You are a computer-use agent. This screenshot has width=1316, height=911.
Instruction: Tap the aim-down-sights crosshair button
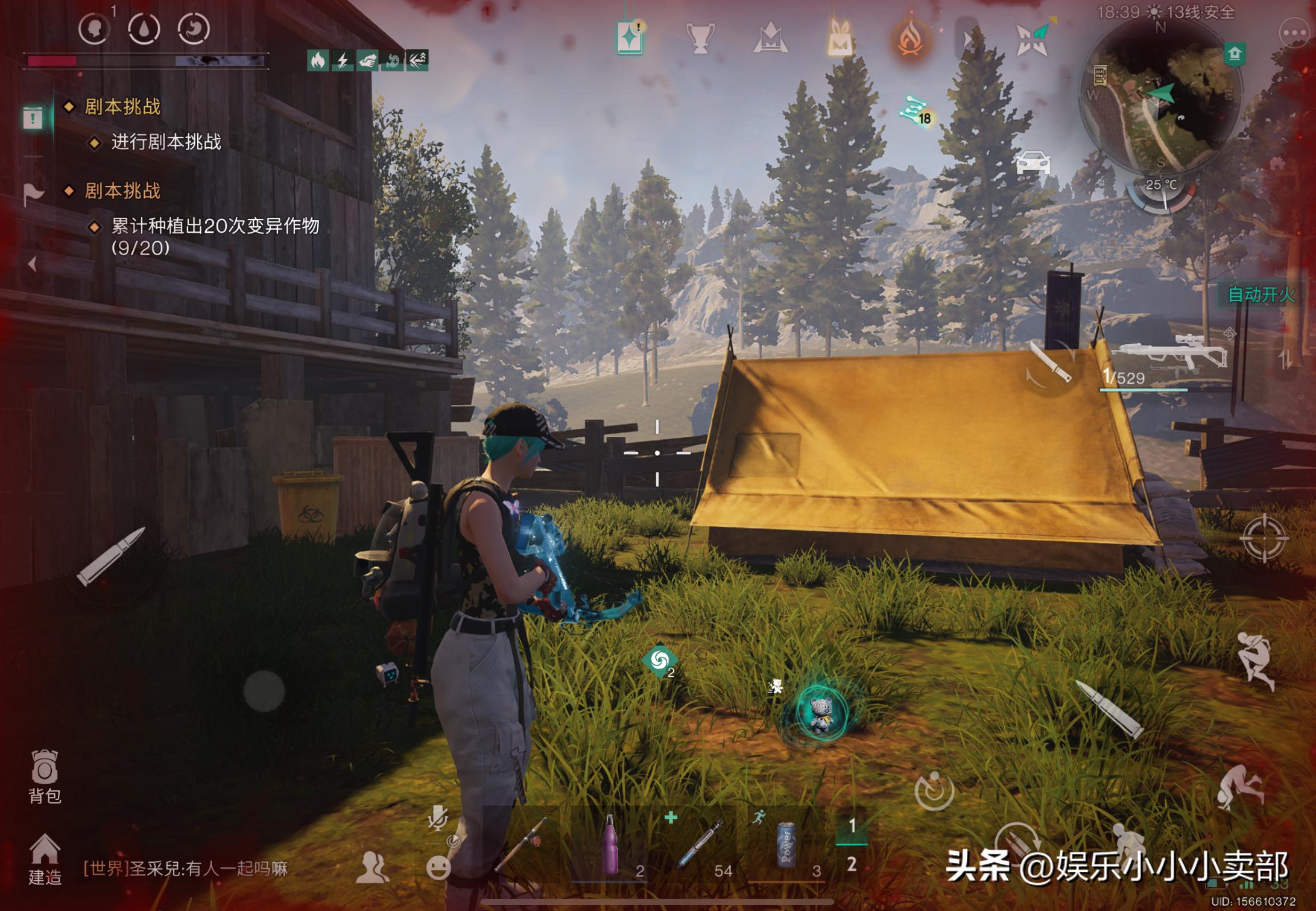coord(1264,538)
